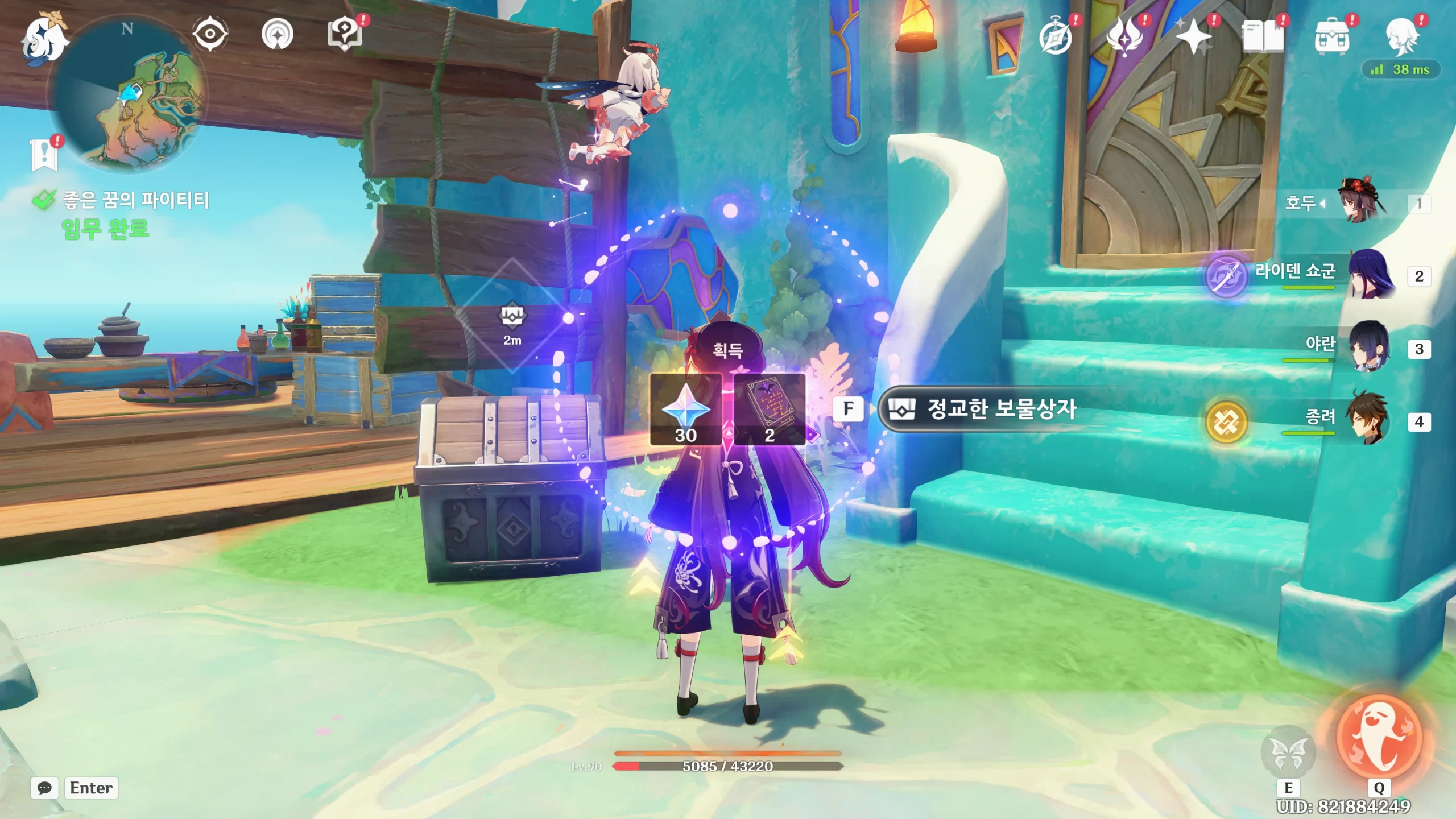Select the 좋은 꿈의 파이티티 quest tracker
The height and width of the screenshot is (819, 1456).
pos(135,200)
